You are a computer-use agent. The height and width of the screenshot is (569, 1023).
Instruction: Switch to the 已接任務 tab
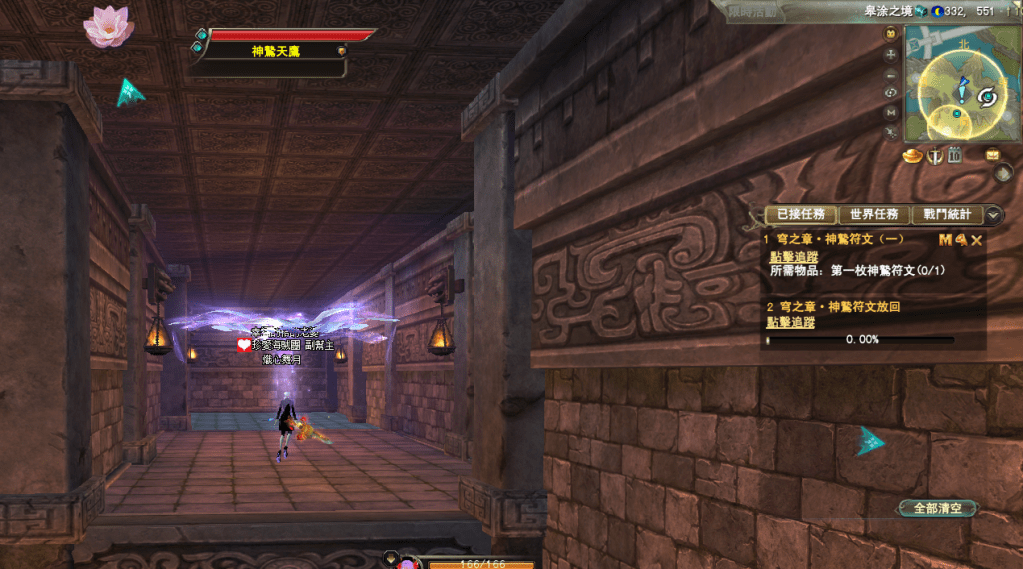pyautogui.click(x=799, y=214)
